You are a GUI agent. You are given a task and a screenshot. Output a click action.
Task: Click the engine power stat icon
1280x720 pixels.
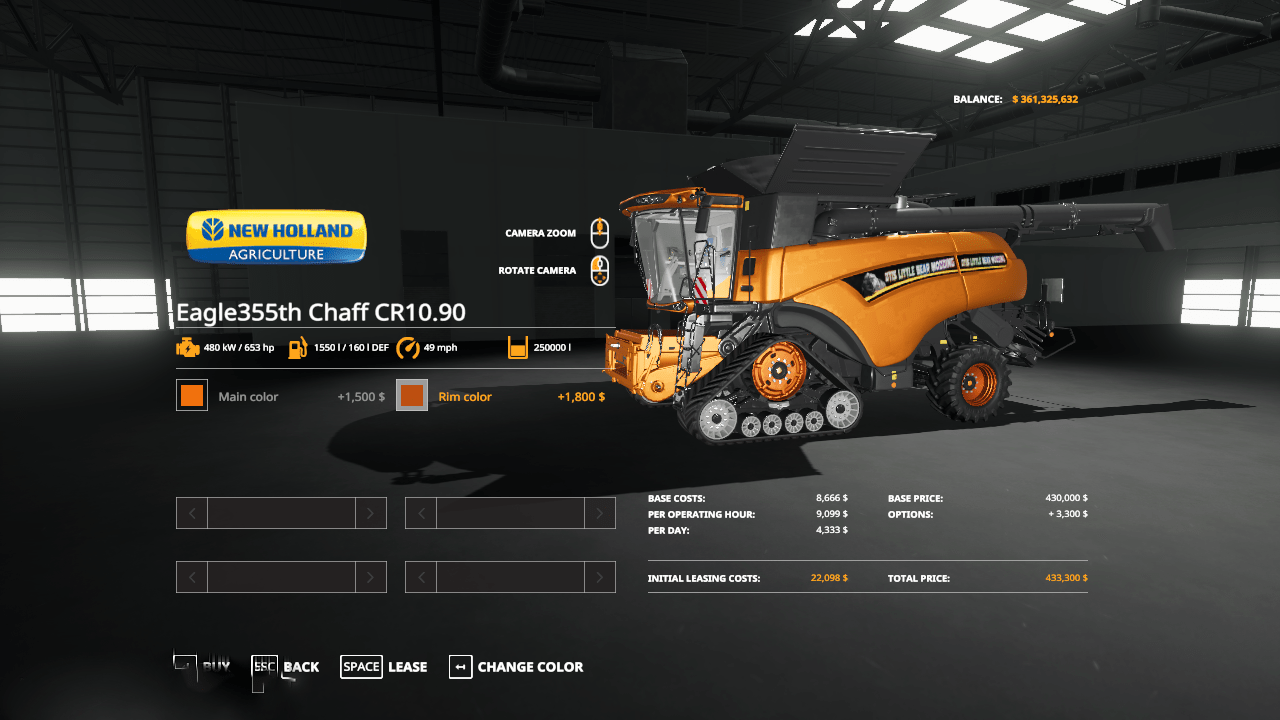click(x=188, y=347)
